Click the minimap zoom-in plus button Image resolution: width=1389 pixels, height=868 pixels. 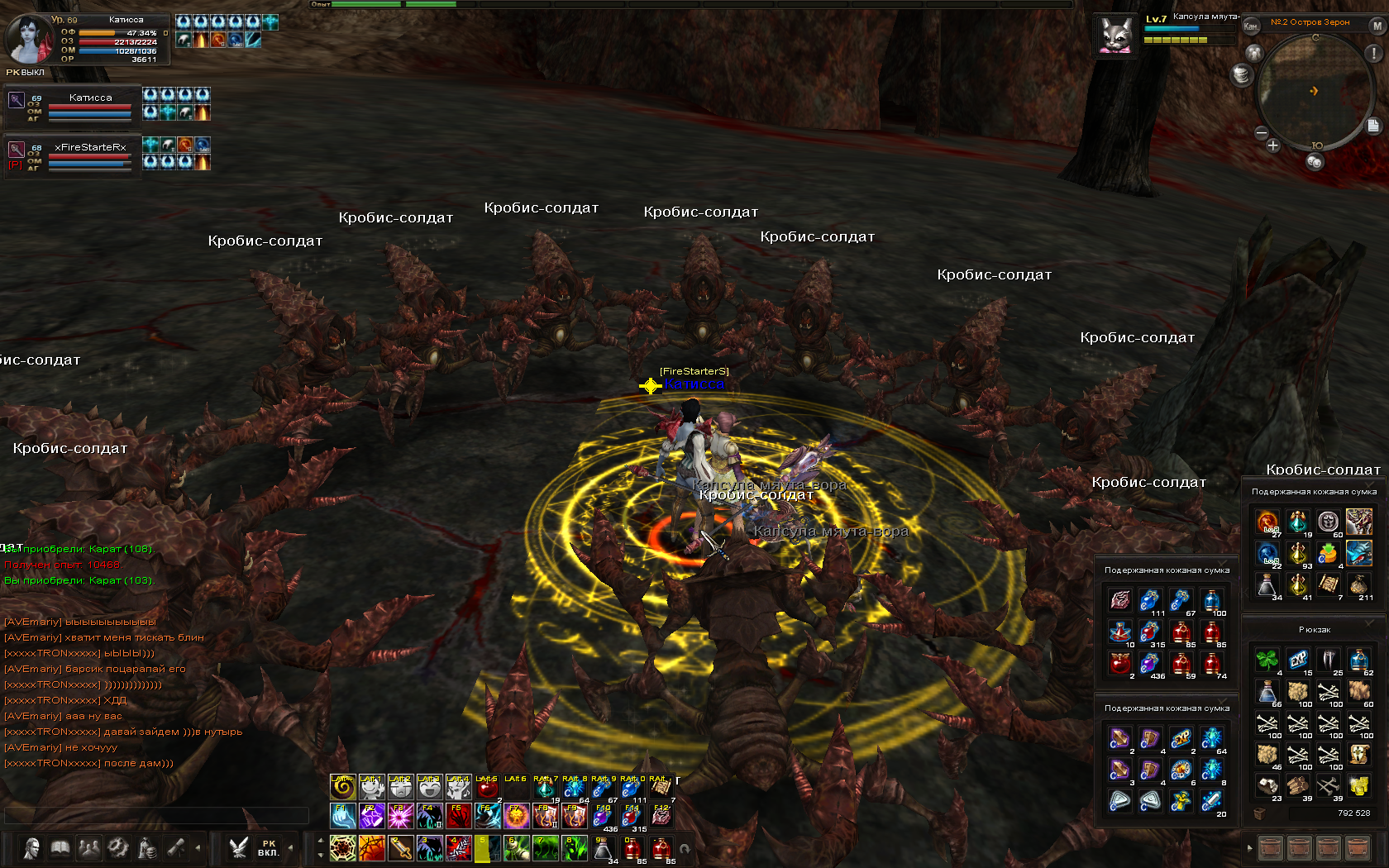pos(1273,145)
